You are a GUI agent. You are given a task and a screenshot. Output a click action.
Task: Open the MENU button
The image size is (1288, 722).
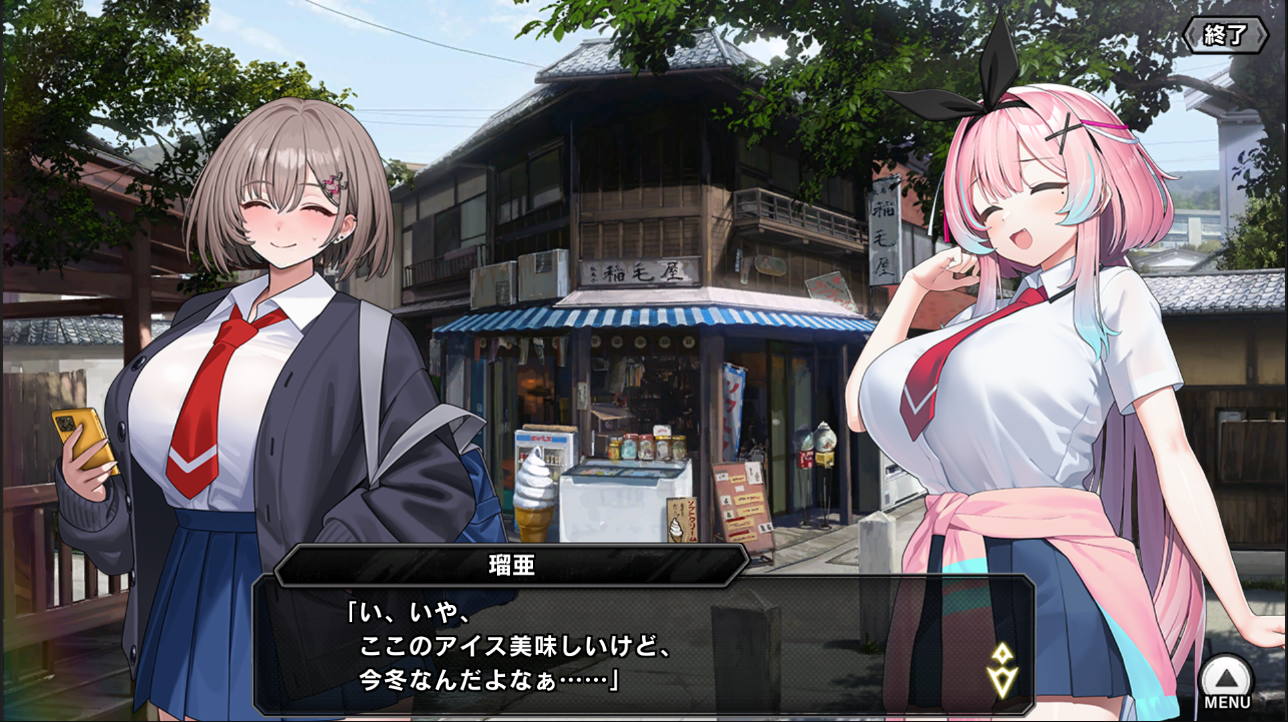tap(1226, 682)
